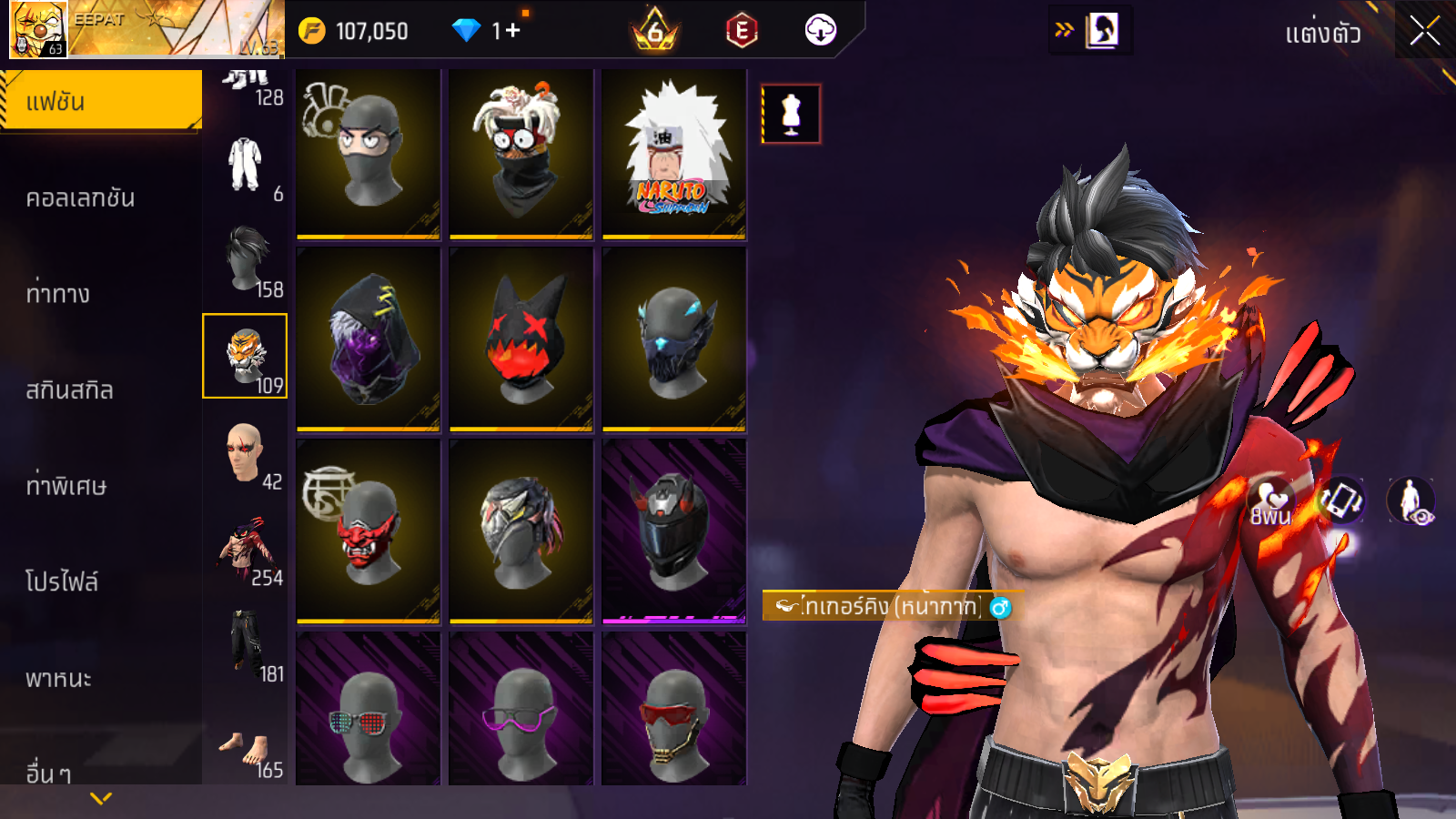Select the Naruto Jiraiya white-hair head item
Screen dimensions: 1456x819
673,153
